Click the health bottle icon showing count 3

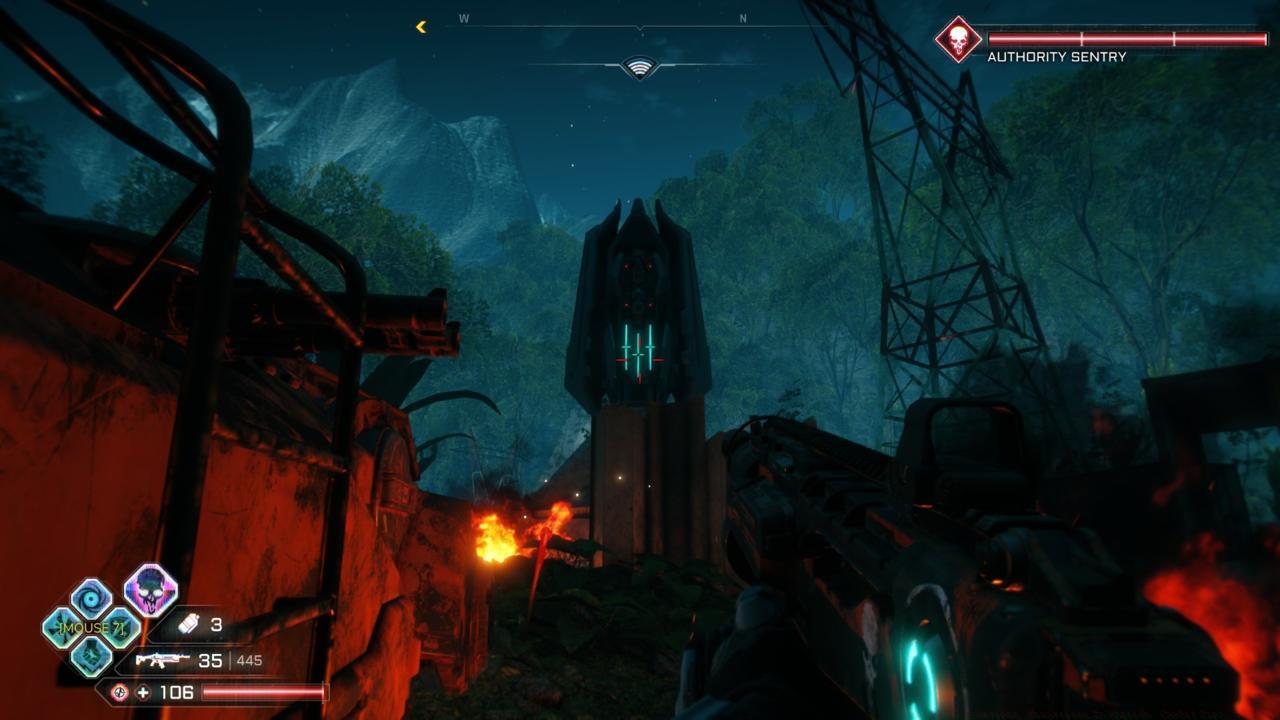(188, 624)
